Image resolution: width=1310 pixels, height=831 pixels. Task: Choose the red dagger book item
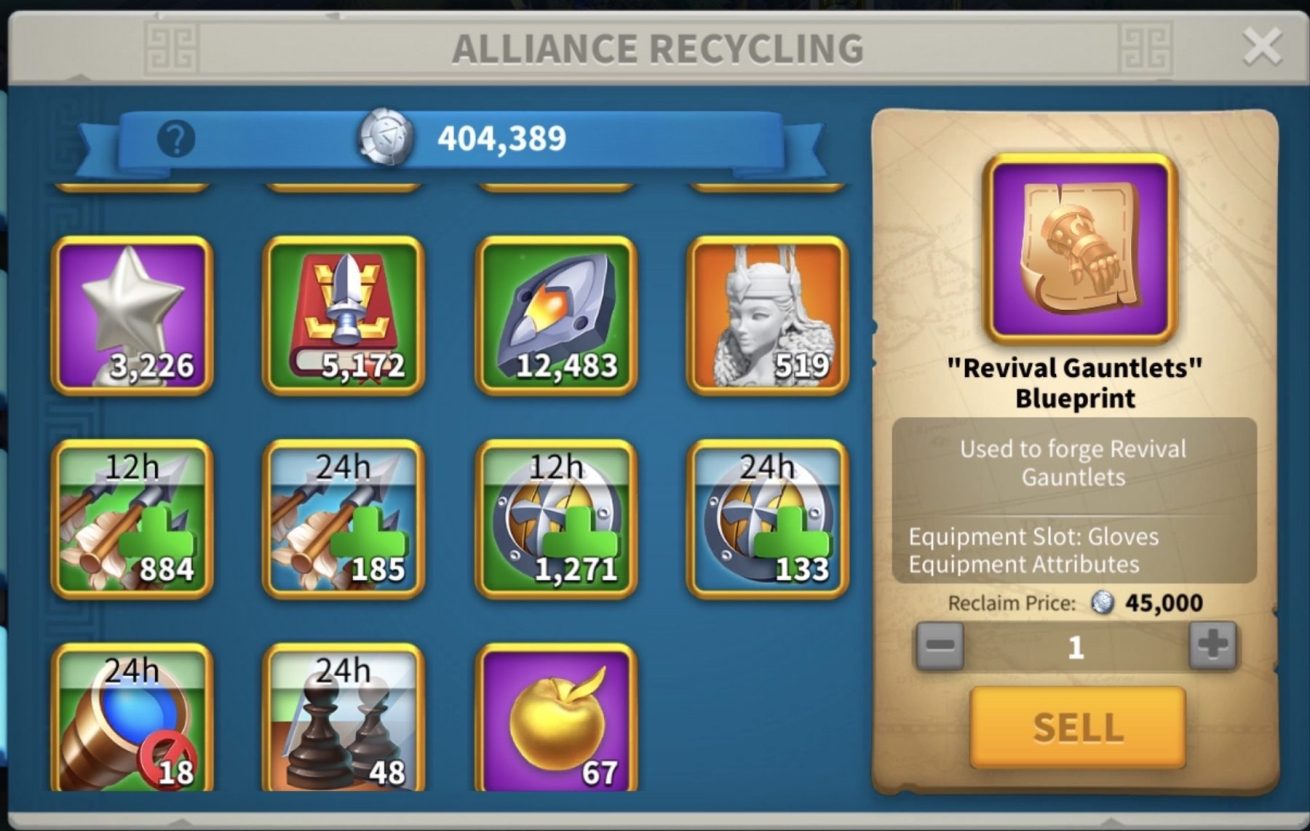[x=344, y=315]
